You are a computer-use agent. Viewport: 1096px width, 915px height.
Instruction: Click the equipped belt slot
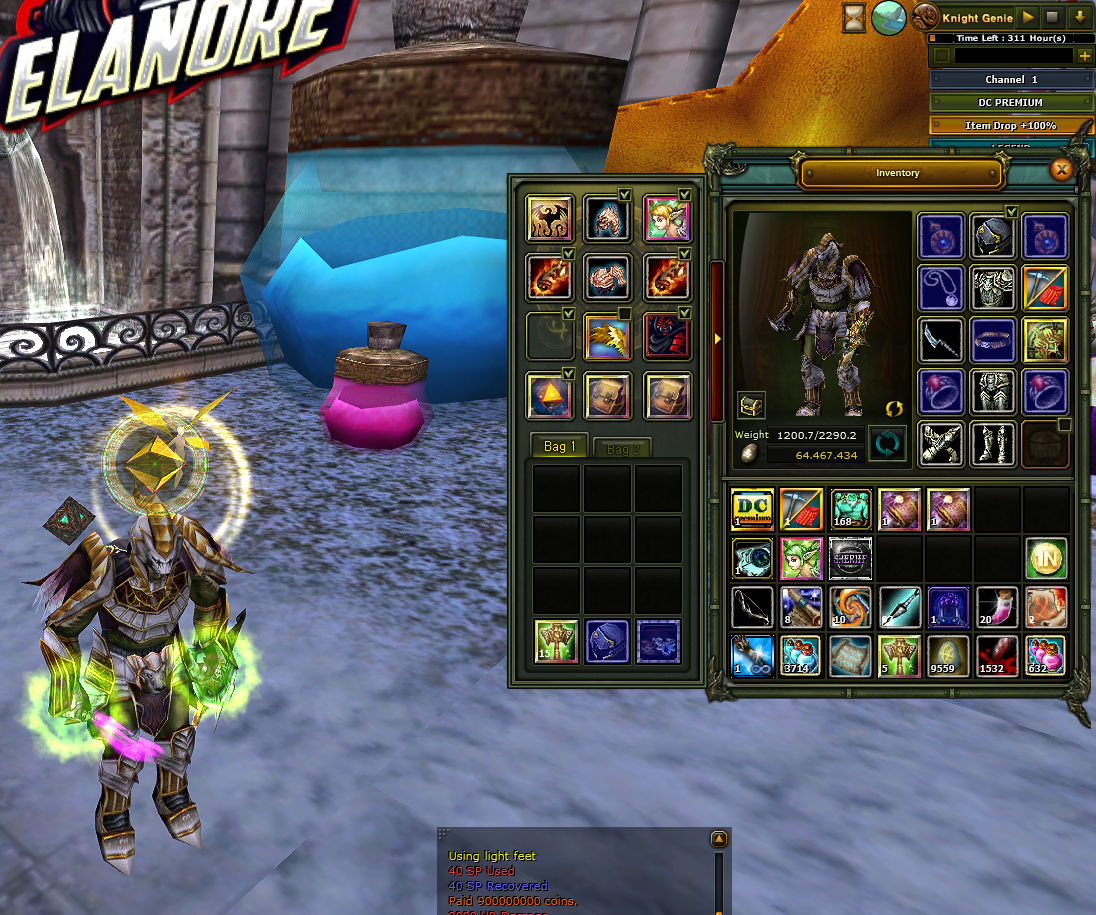click(993, 341)
